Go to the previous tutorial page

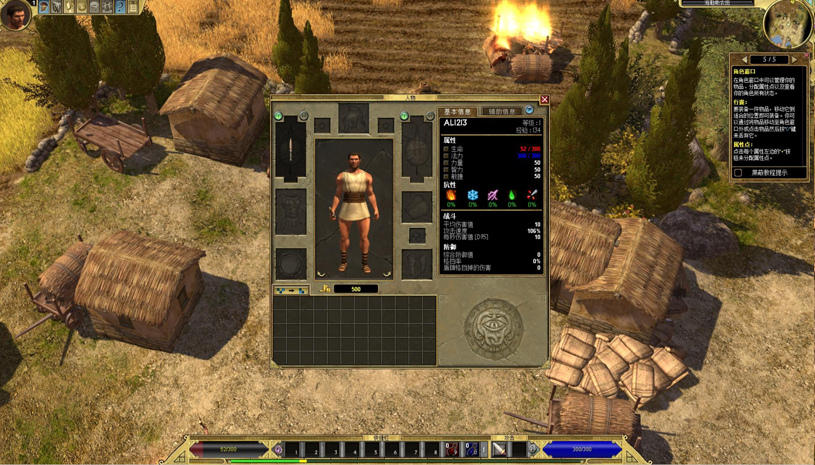coord(745,60)
